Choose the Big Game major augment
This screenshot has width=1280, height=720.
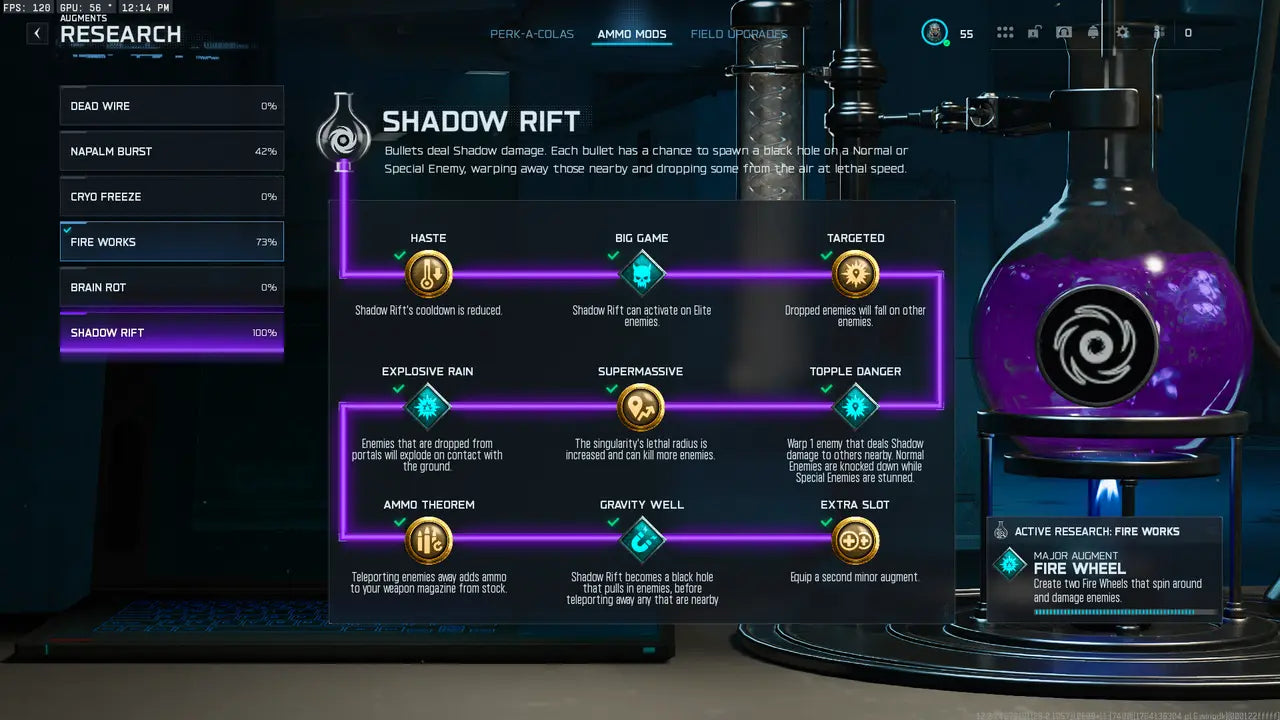point(642,274)
